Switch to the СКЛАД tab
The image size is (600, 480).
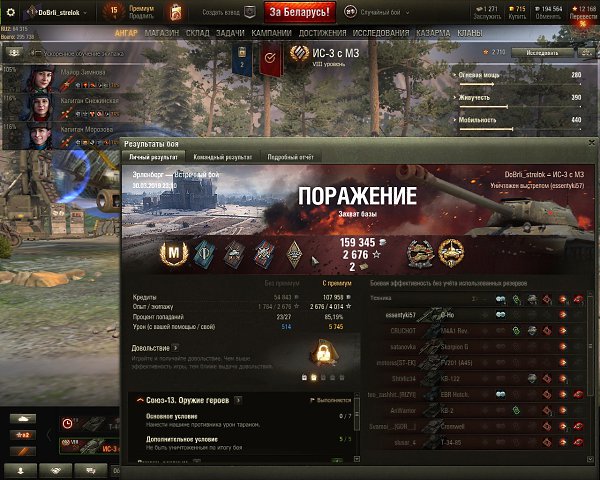[x=197, y=32]
